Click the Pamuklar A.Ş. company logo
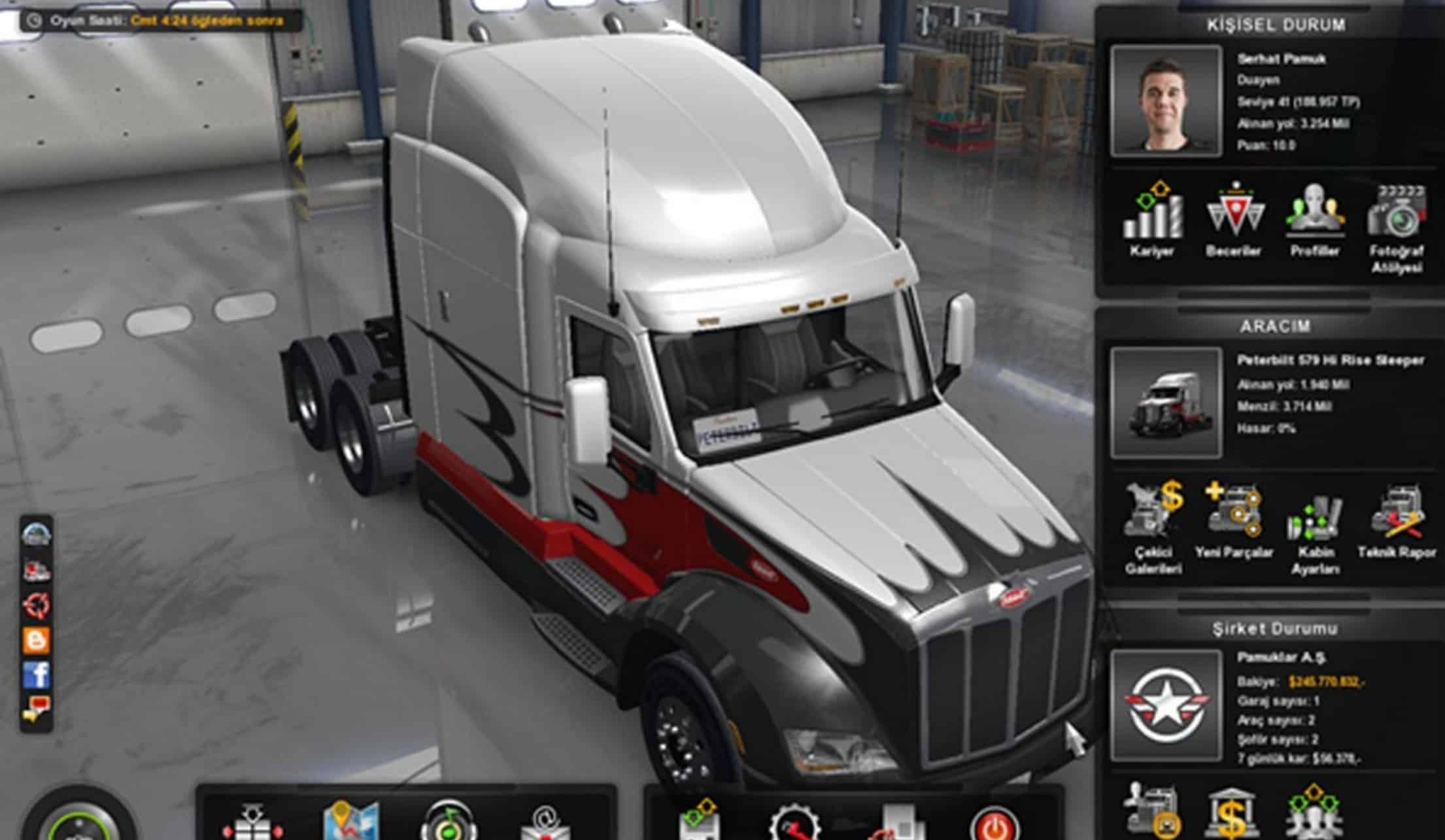The height and width of the screenshot is (840, 1445). (1166, 705)
